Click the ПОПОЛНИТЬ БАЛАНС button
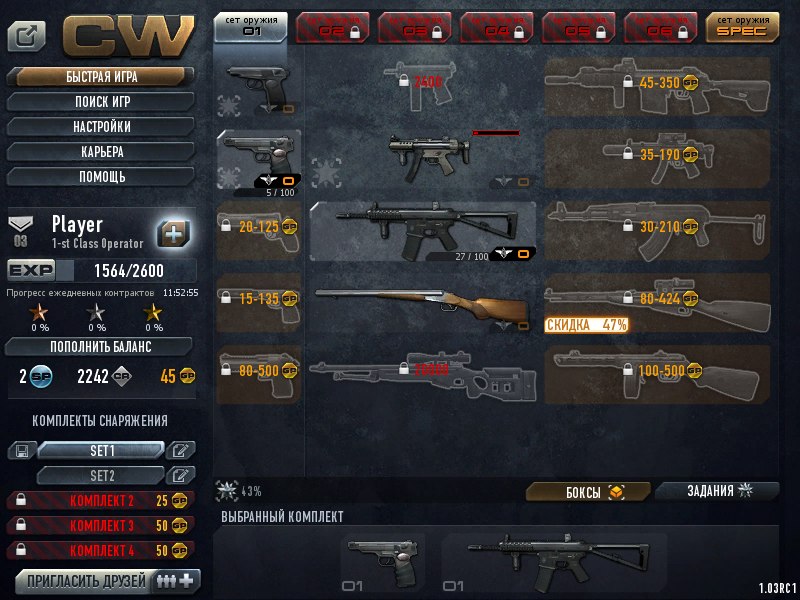This screenshot has width=800, height=600. point(101,347)
